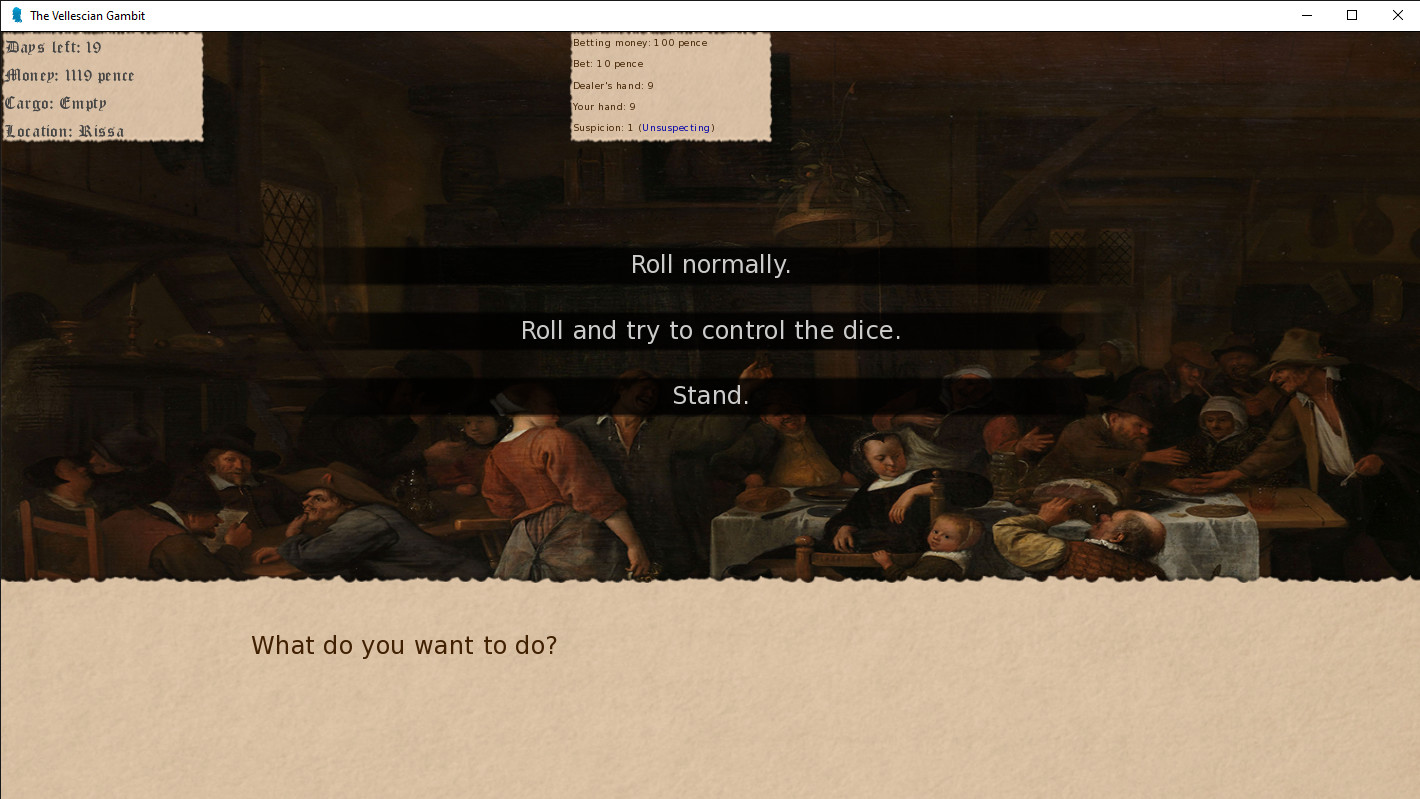
Task: Click the "Dealer's hand: 9" readout
Action: click(613, 85)
